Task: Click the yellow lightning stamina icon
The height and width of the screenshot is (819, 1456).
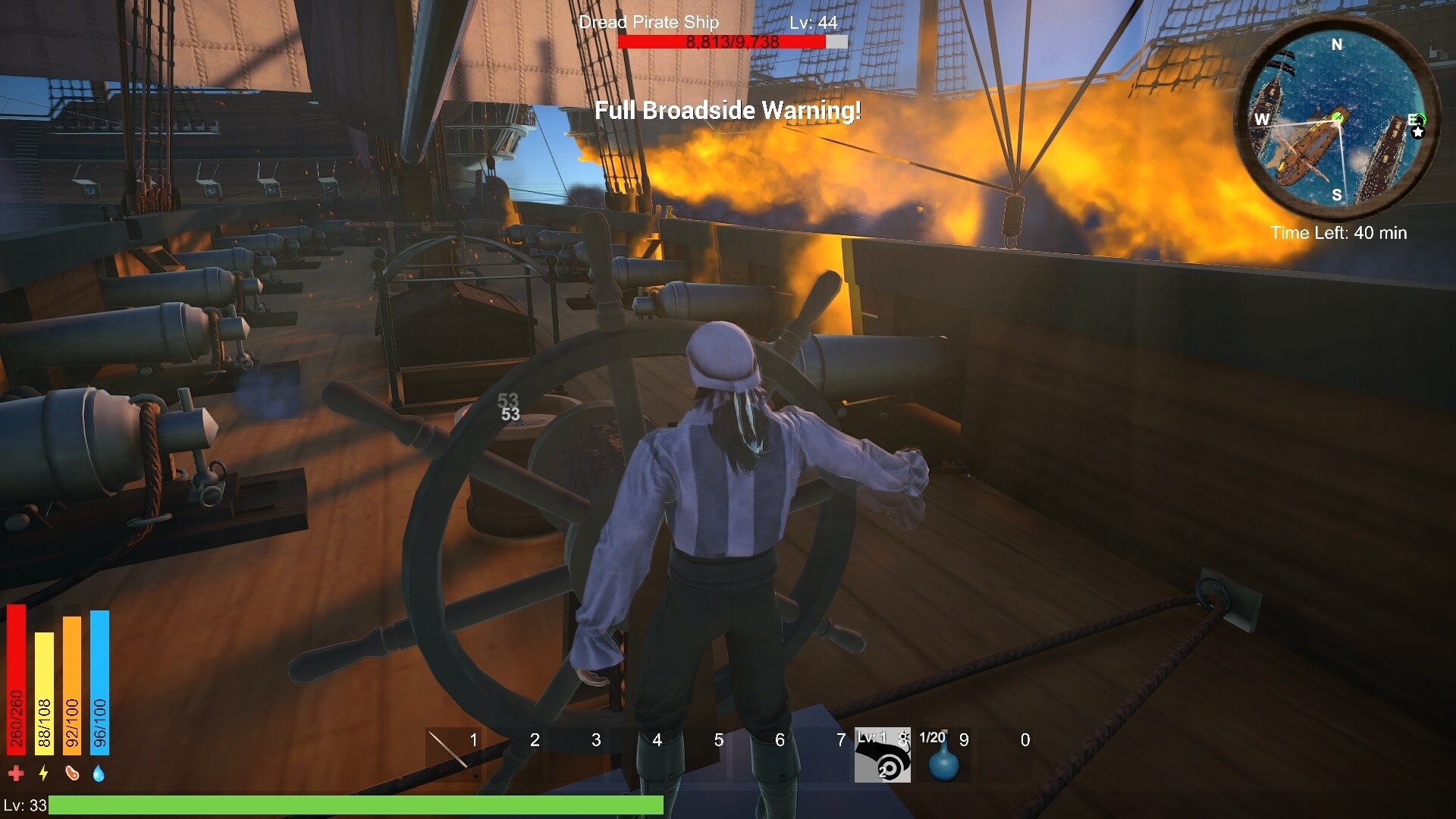Action: pyautogui.click(x=44, y=771)
